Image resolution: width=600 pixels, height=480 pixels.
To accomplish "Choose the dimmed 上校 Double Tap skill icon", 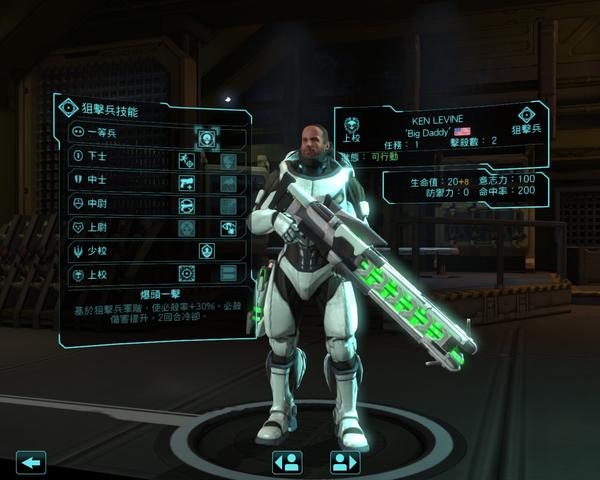I will 227,274.
